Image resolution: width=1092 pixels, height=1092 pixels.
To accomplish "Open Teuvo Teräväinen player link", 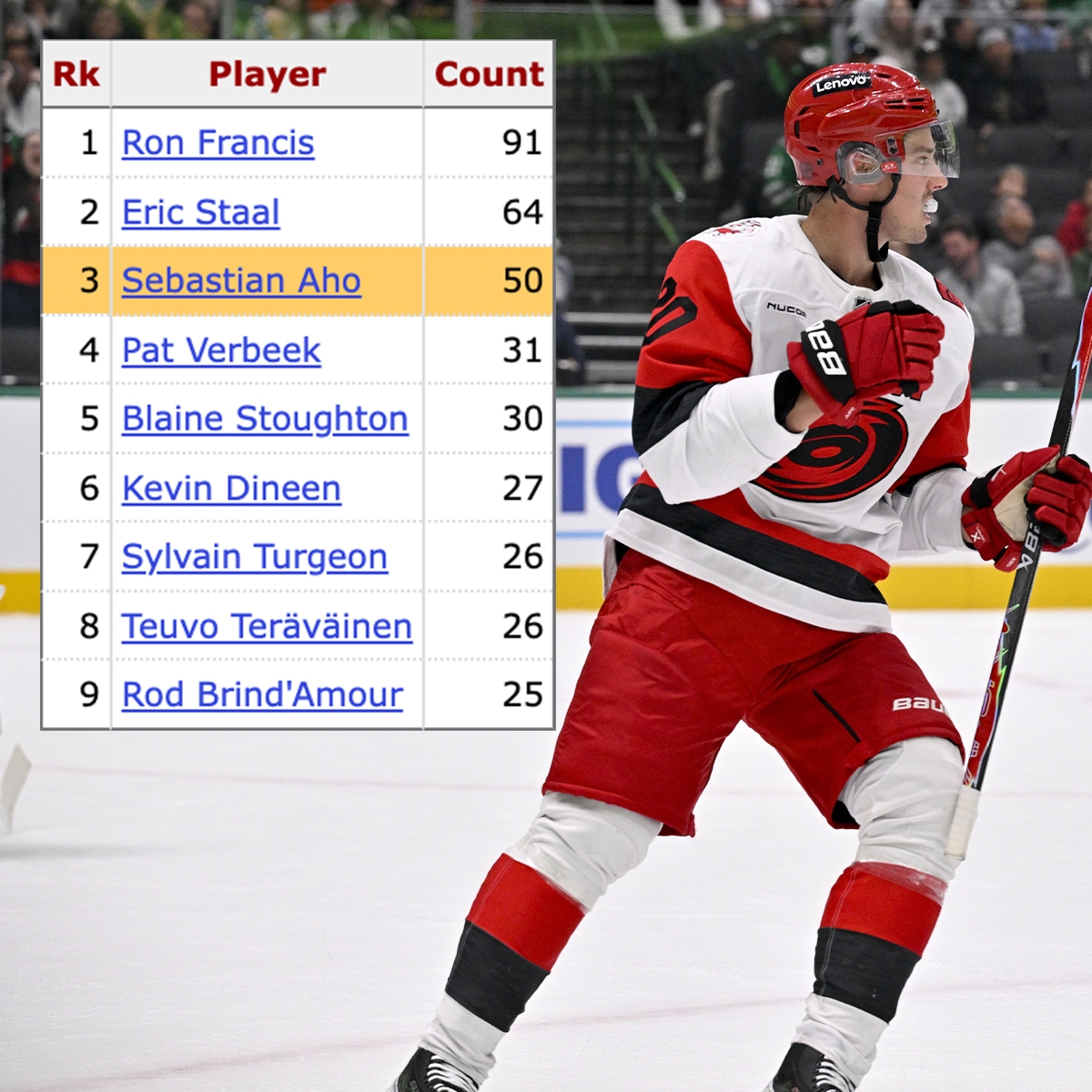I will [267, 626].
